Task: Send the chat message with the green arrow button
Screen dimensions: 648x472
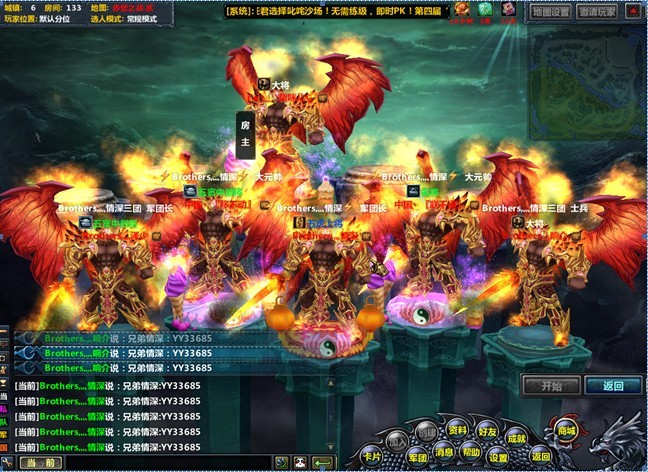Action: (x=323, y=462)
